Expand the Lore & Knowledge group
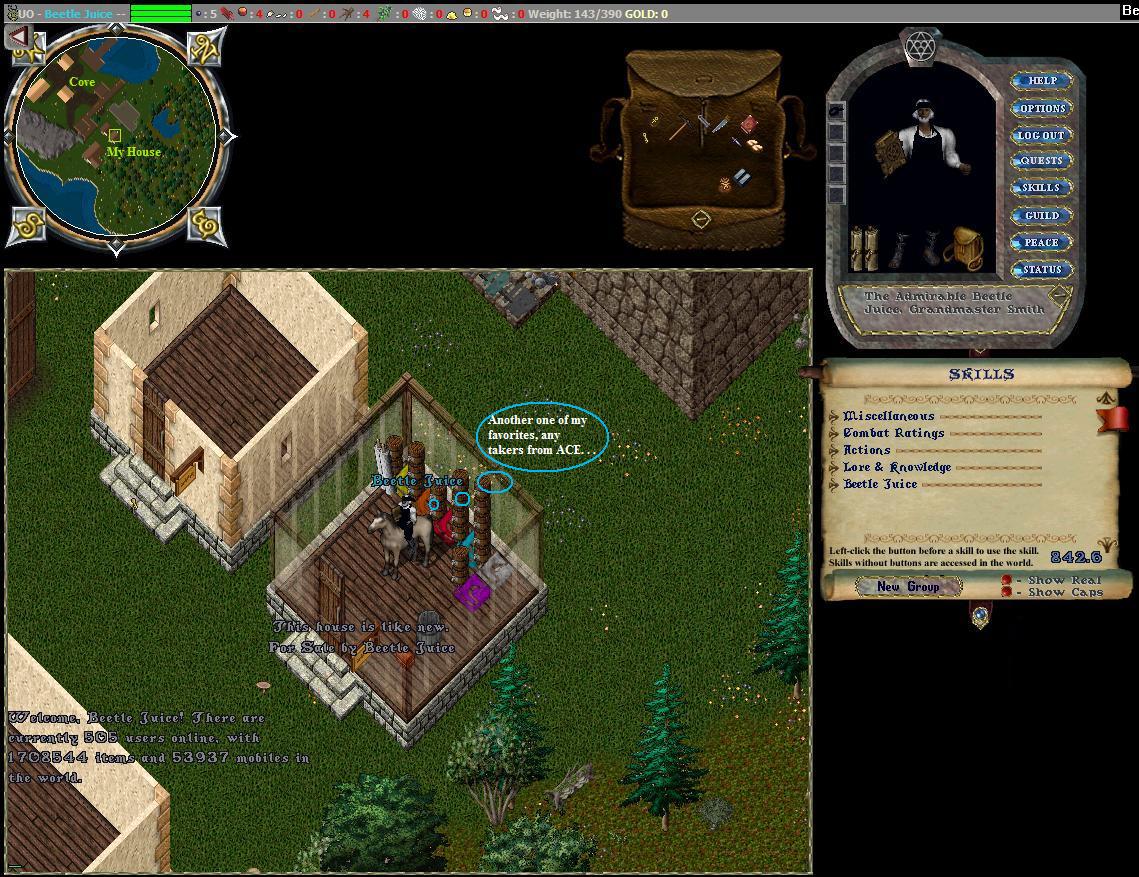 coord(835,467)
